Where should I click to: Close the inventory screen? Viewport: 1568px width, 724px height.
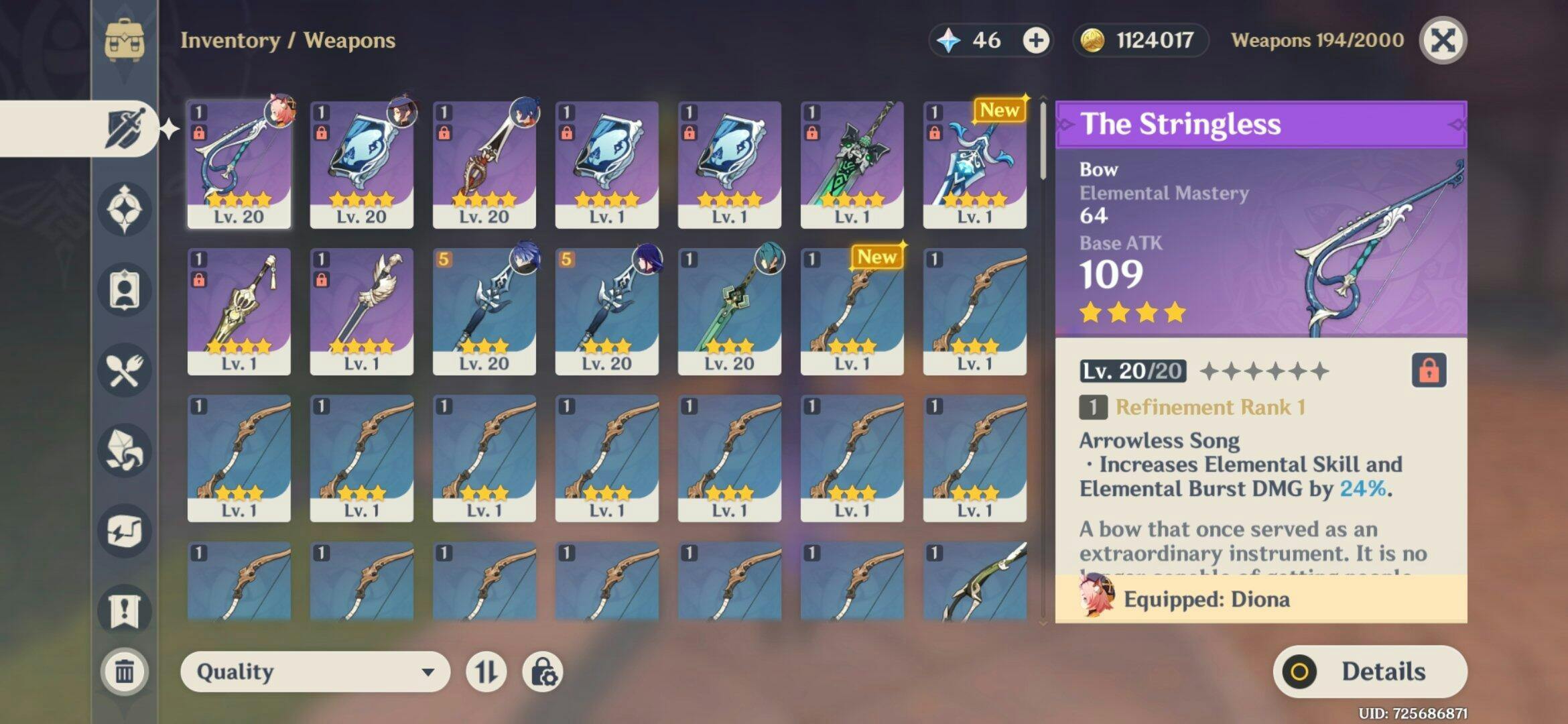[x=1443, y=41]
